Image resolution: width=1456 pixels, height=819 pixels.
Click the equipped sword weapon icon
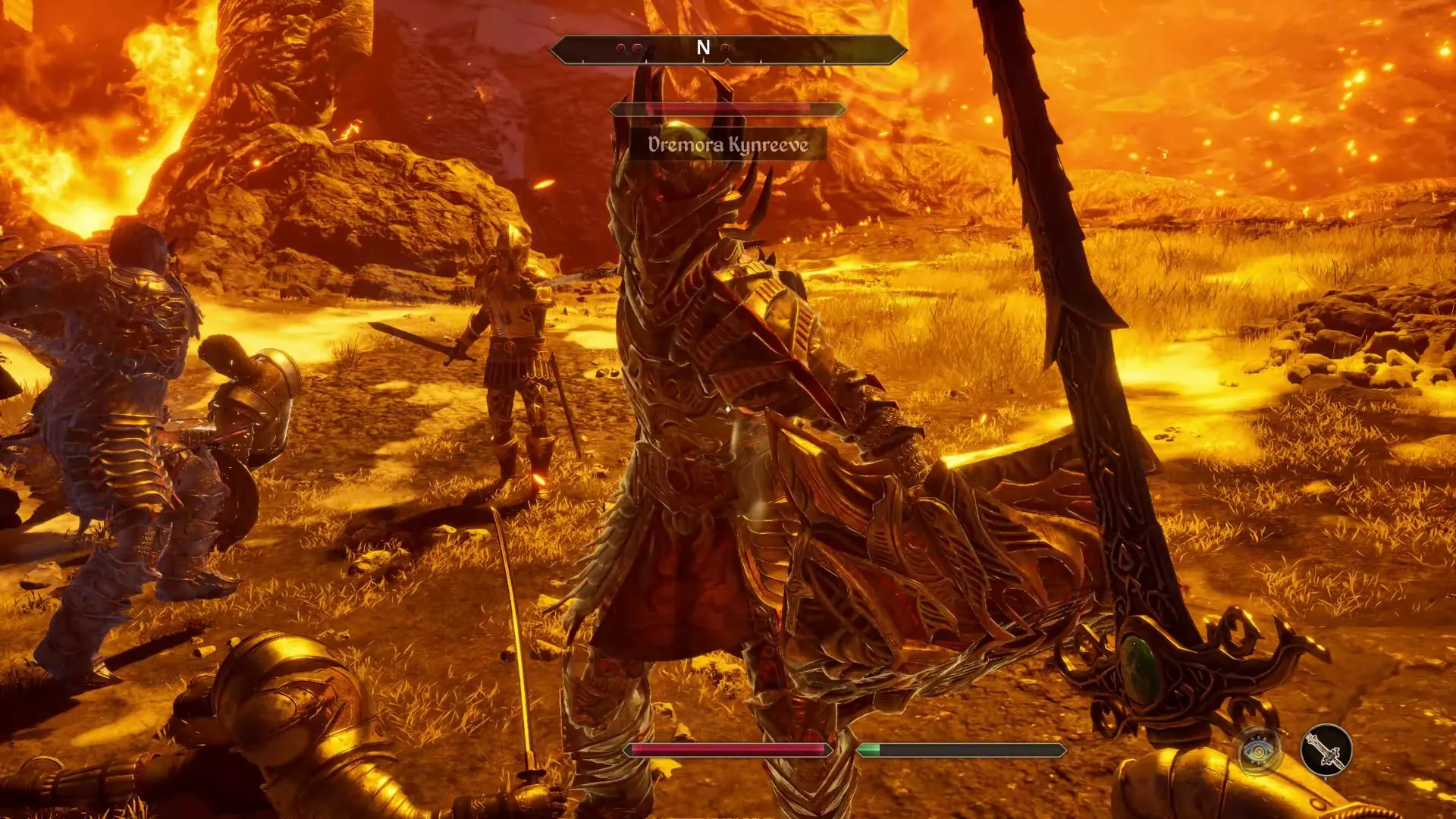coord(1326,751)
